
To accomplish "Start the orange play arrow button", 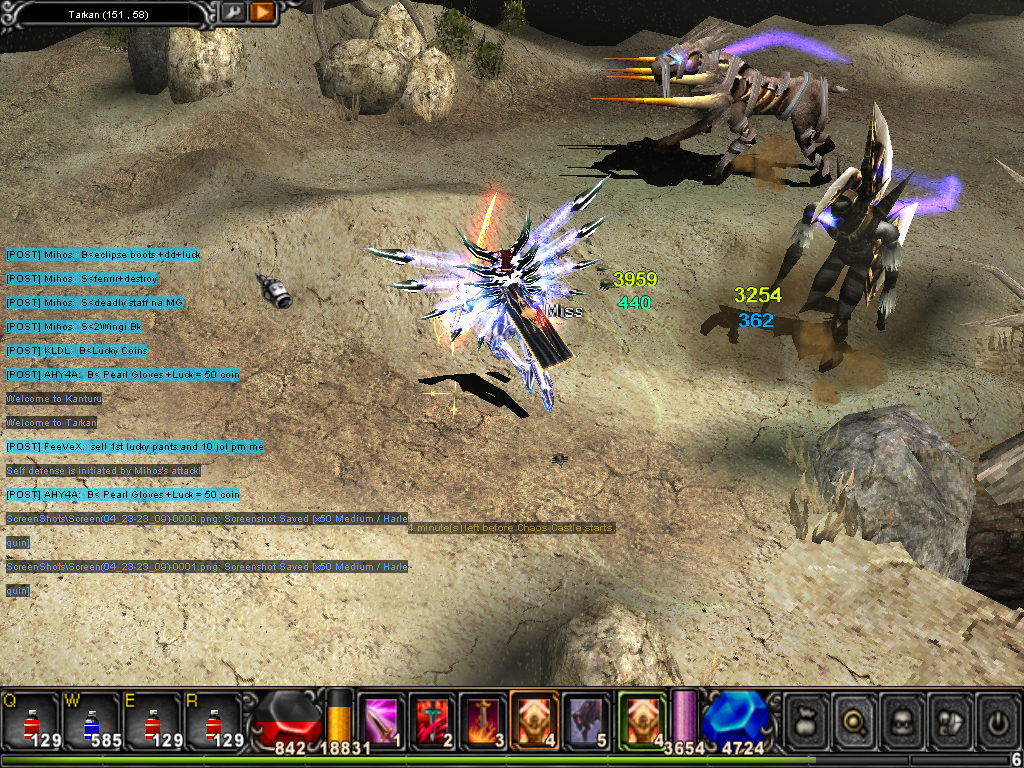I will pyautogui.click(x=262, y=12).
